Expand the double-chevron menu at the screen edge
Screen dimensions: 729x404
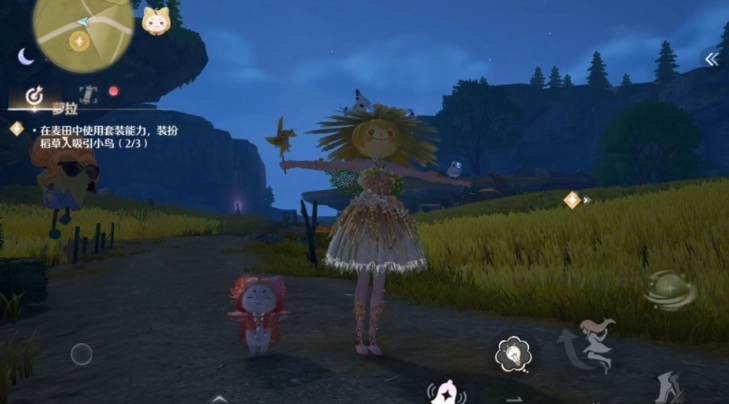(711, 59)
